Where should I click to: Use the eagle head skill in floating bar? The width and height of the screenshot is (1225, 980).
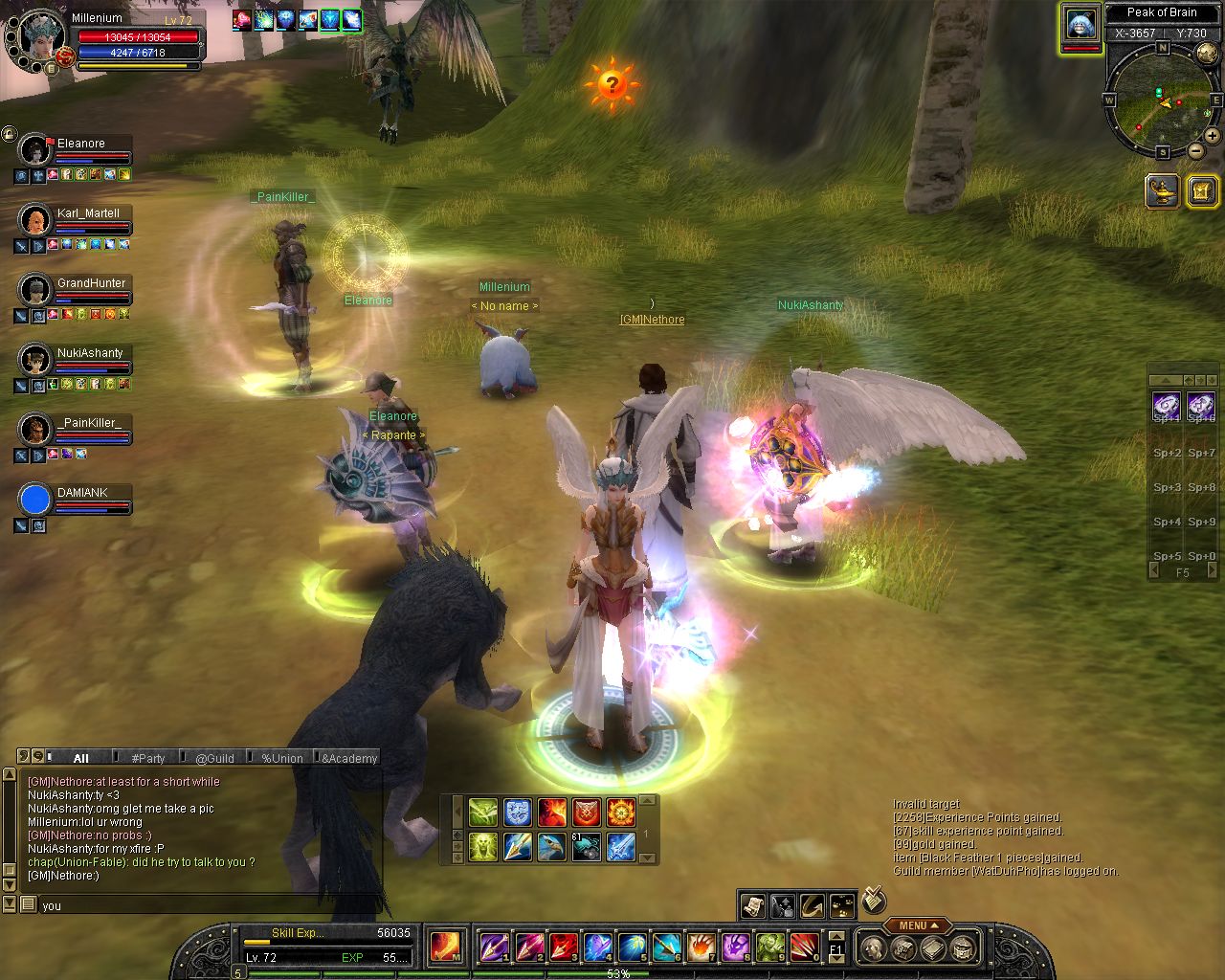pyautogui.click(x=551, y=847)
